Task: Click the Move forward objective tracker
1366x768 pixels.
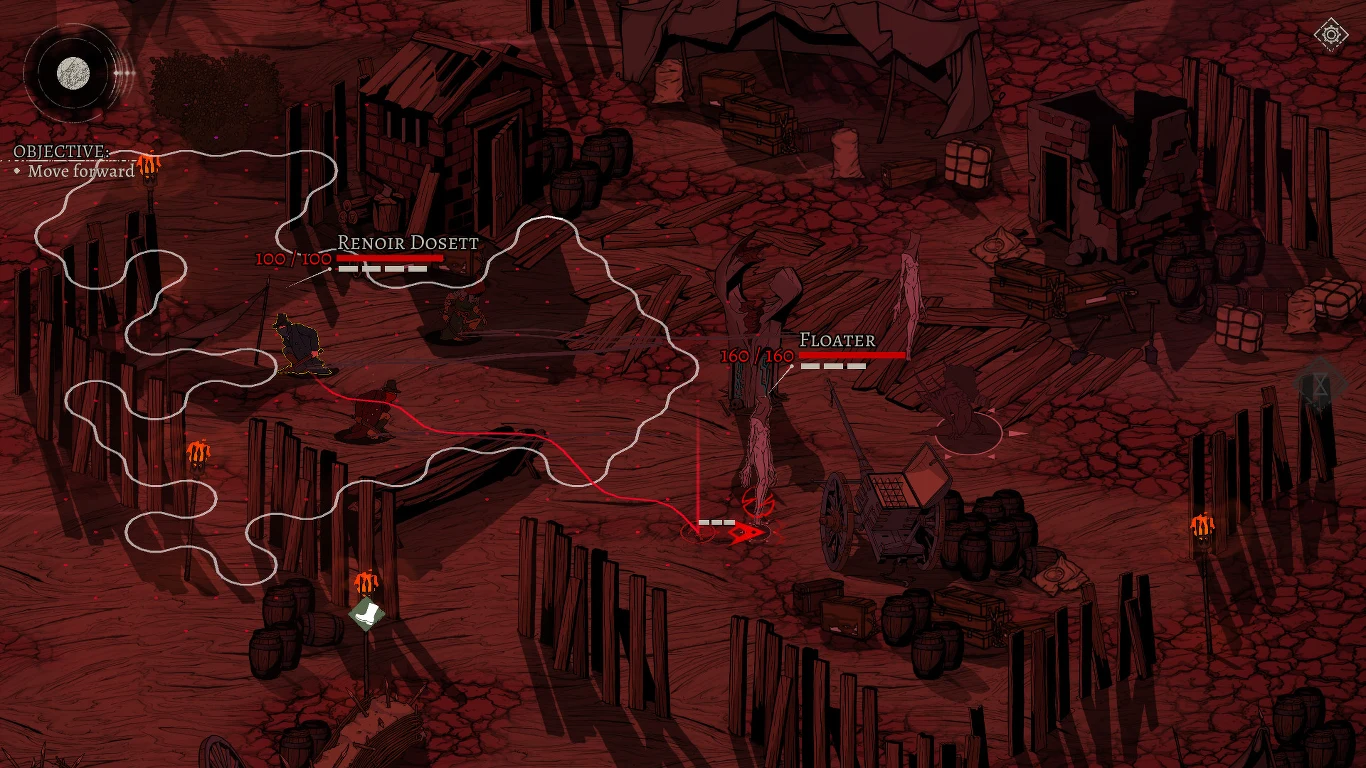Action: (x=80, y=171)
